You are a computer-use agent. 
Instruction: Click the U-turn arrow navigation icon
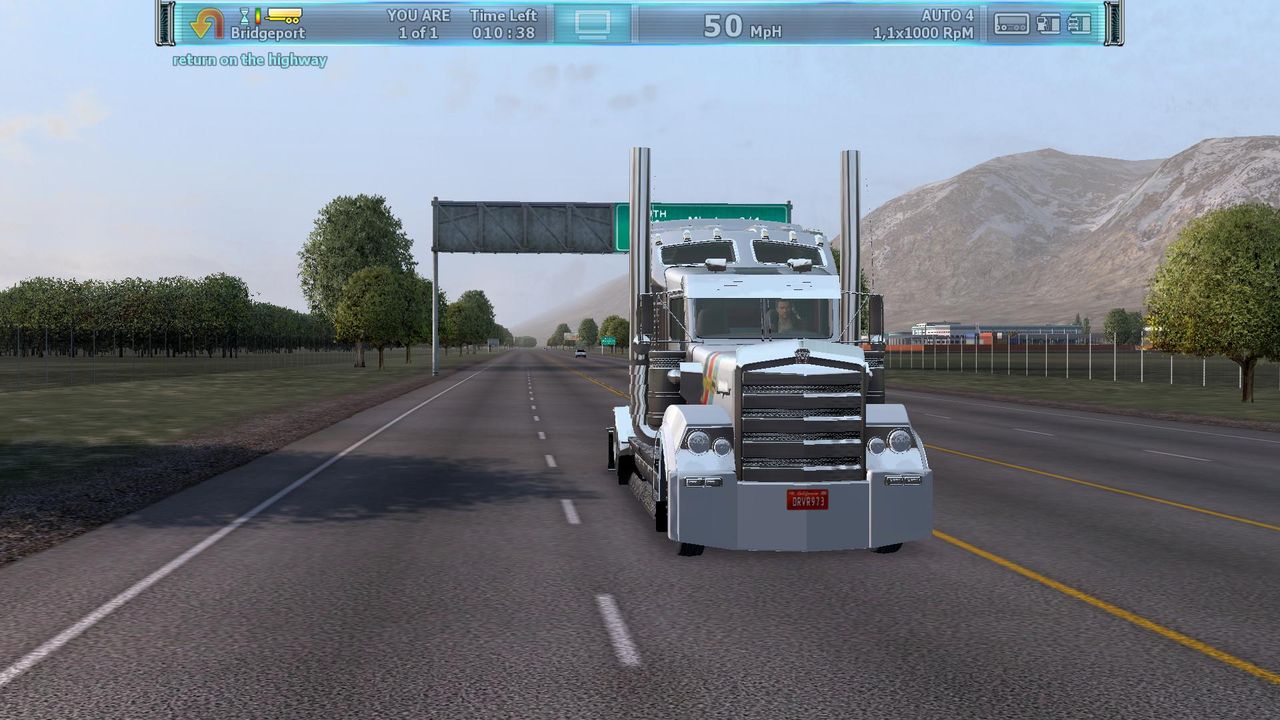[x=207, y=24]
